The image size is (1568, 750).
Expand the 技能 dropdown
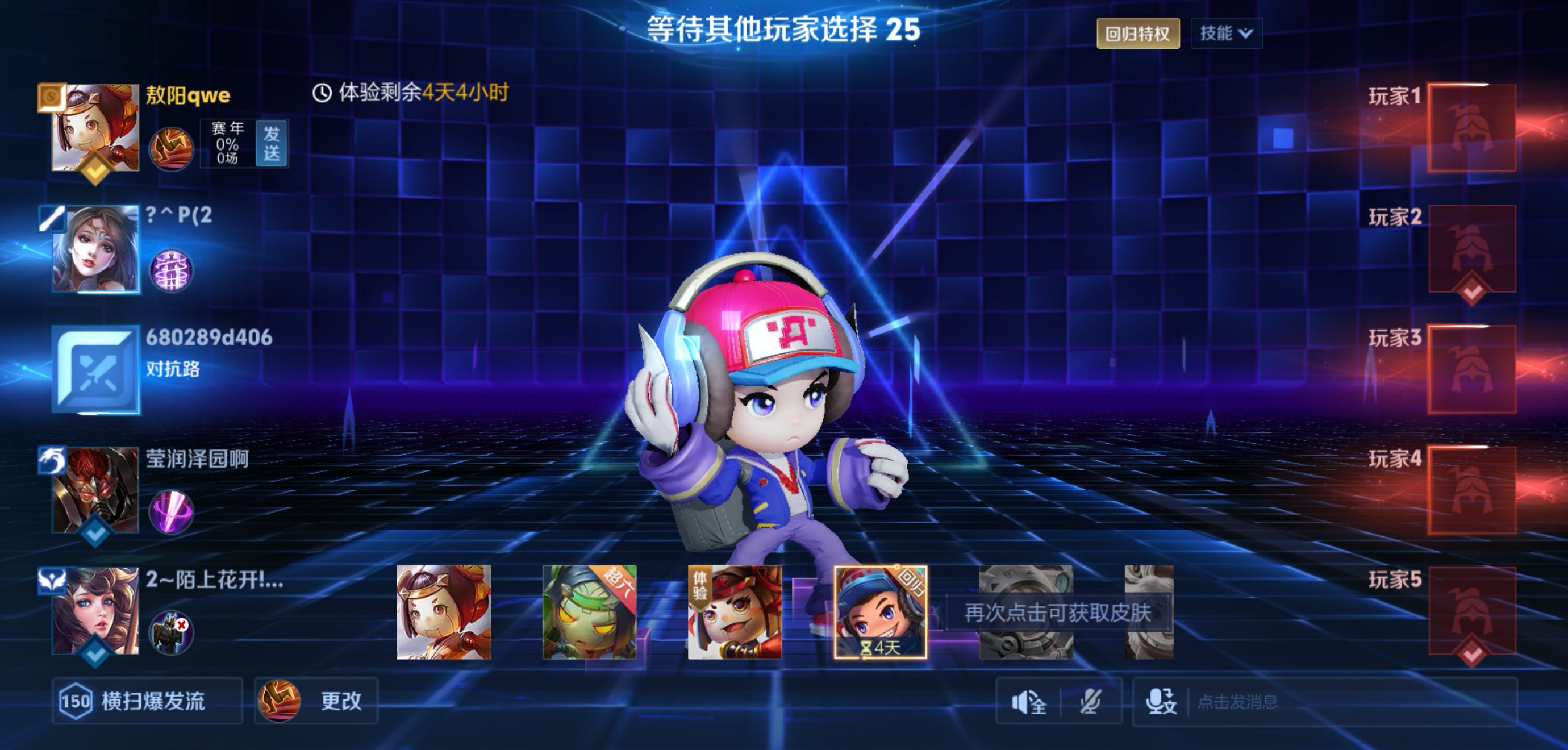pyautogui.click(x=1226, y=34)
